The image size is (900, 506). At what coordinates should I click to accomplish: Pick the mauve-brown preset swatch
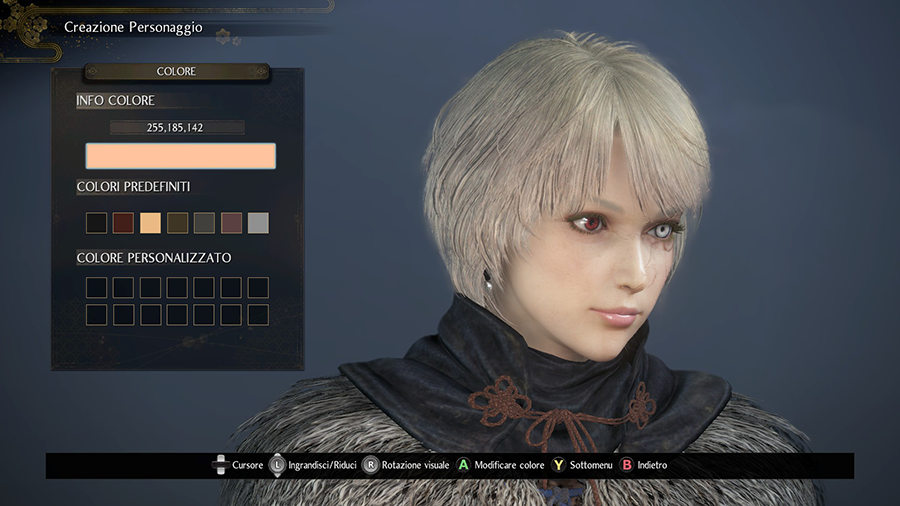click(231, 223)
